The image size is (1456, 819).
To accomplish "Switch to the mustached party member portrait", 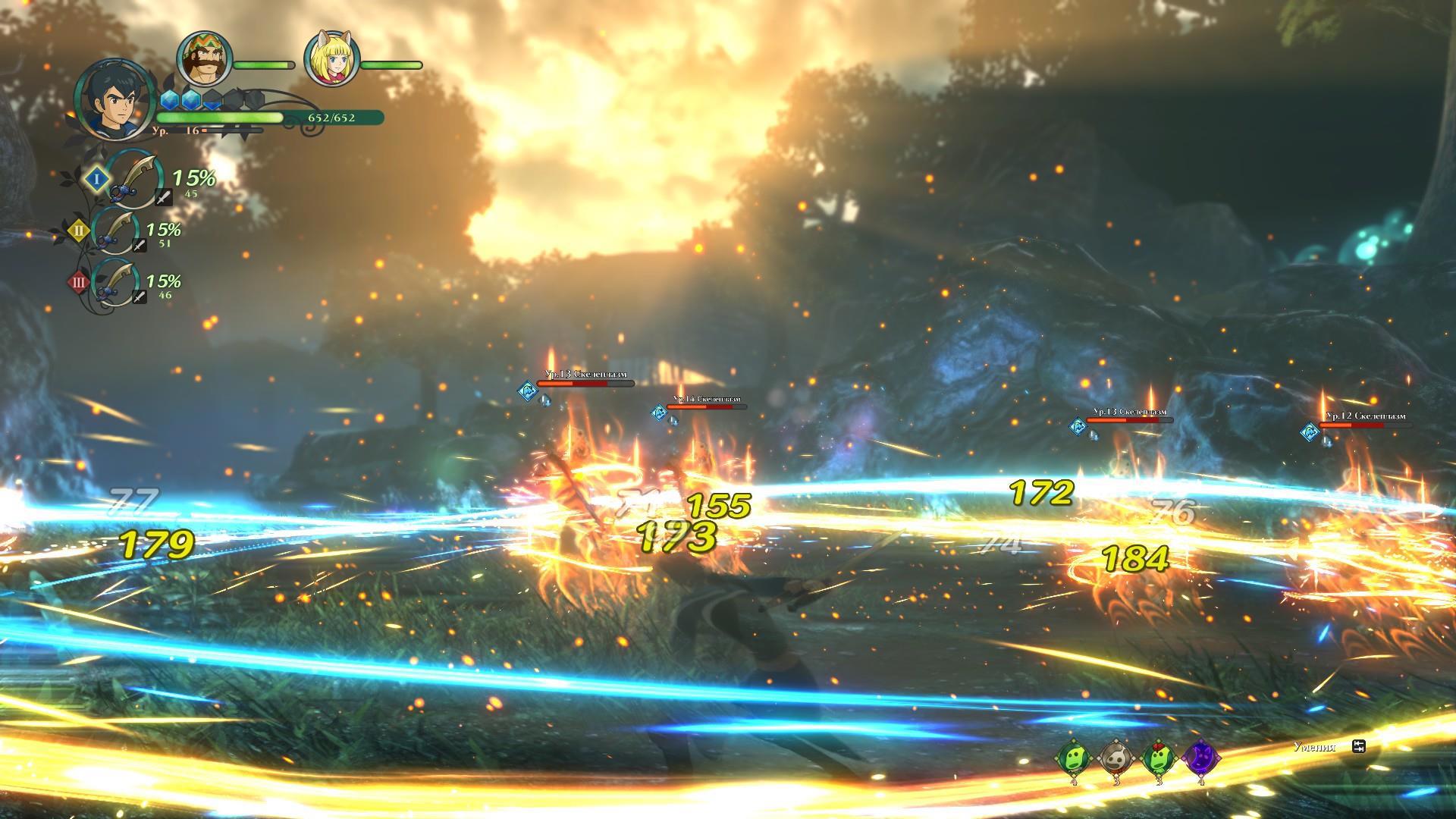I will click(203, 60).
